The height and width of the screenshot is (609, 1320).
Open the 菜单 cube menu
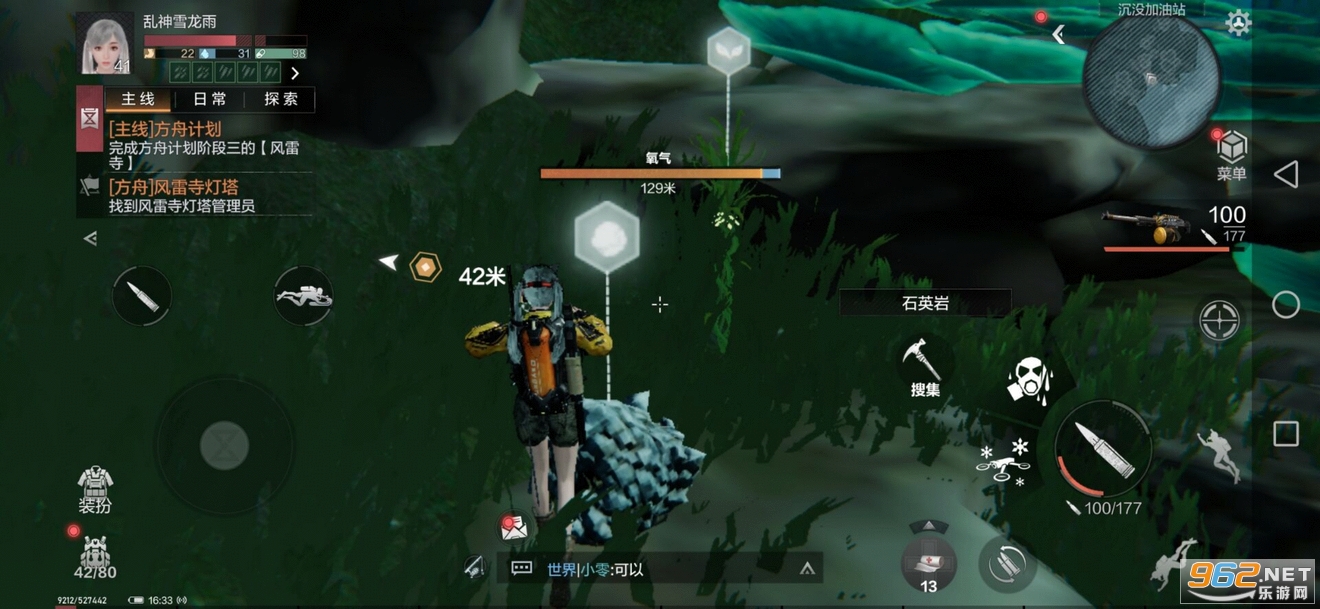[x=1232, y=154]
